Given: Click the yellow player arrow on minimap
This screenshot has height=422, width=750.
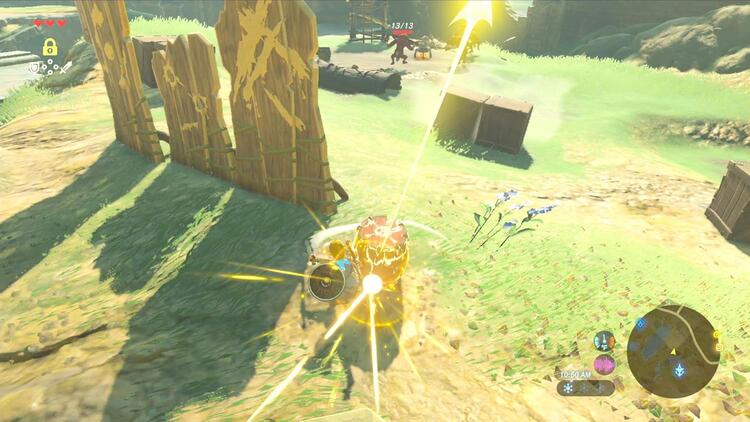Looking at the screenshot, I should (673, 351).
